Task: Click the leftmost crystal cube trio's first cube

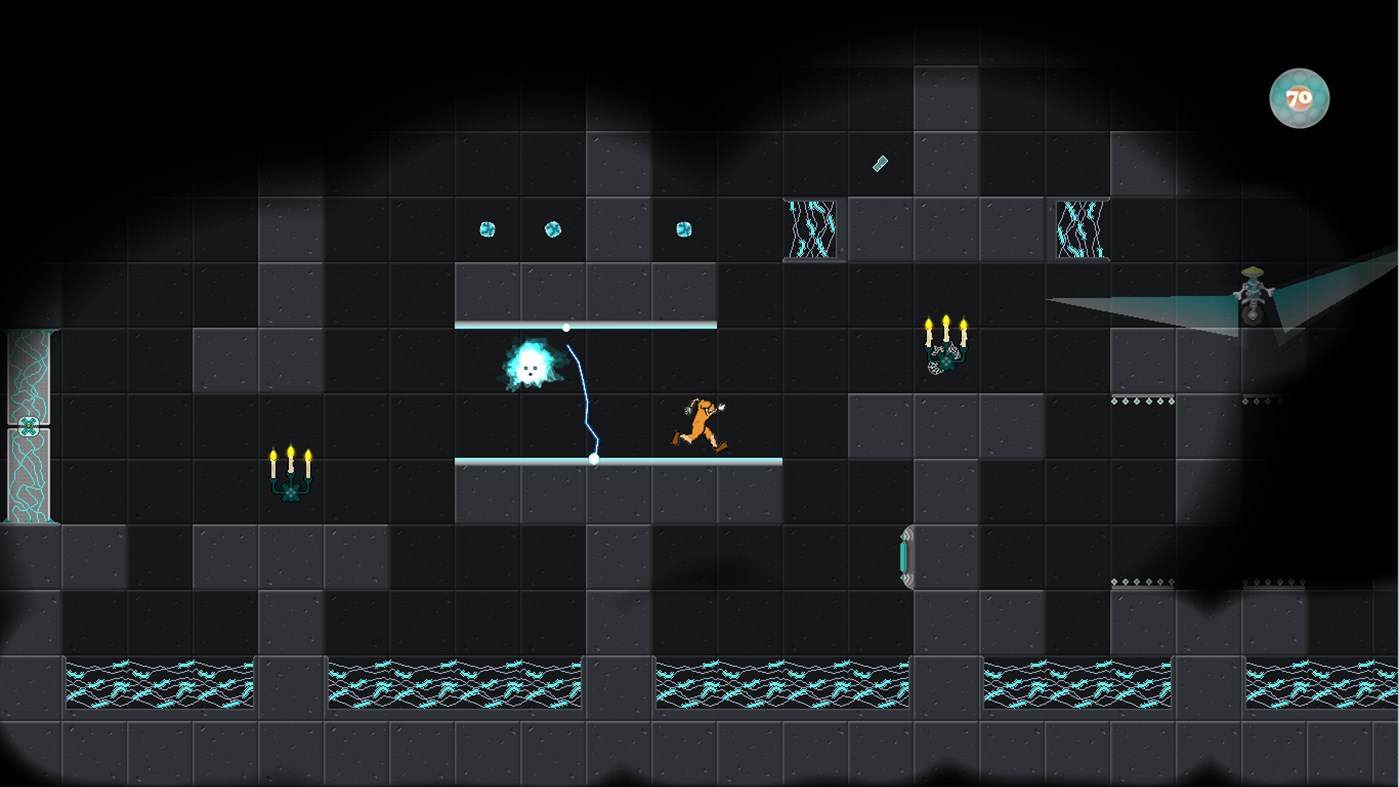Action: click(487, 229)
